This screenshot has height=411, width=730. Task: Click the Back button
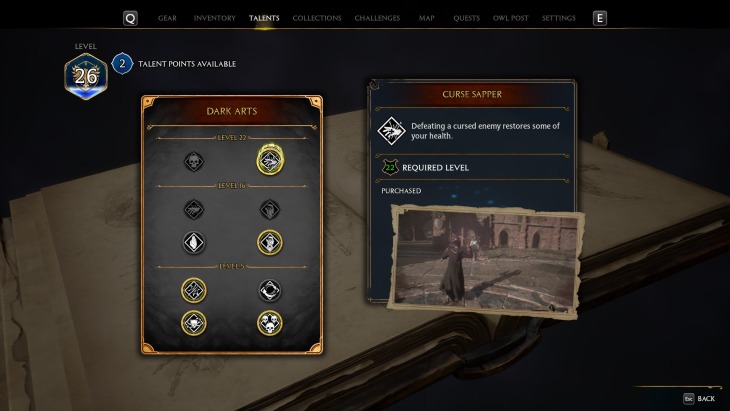pos(699,398)
